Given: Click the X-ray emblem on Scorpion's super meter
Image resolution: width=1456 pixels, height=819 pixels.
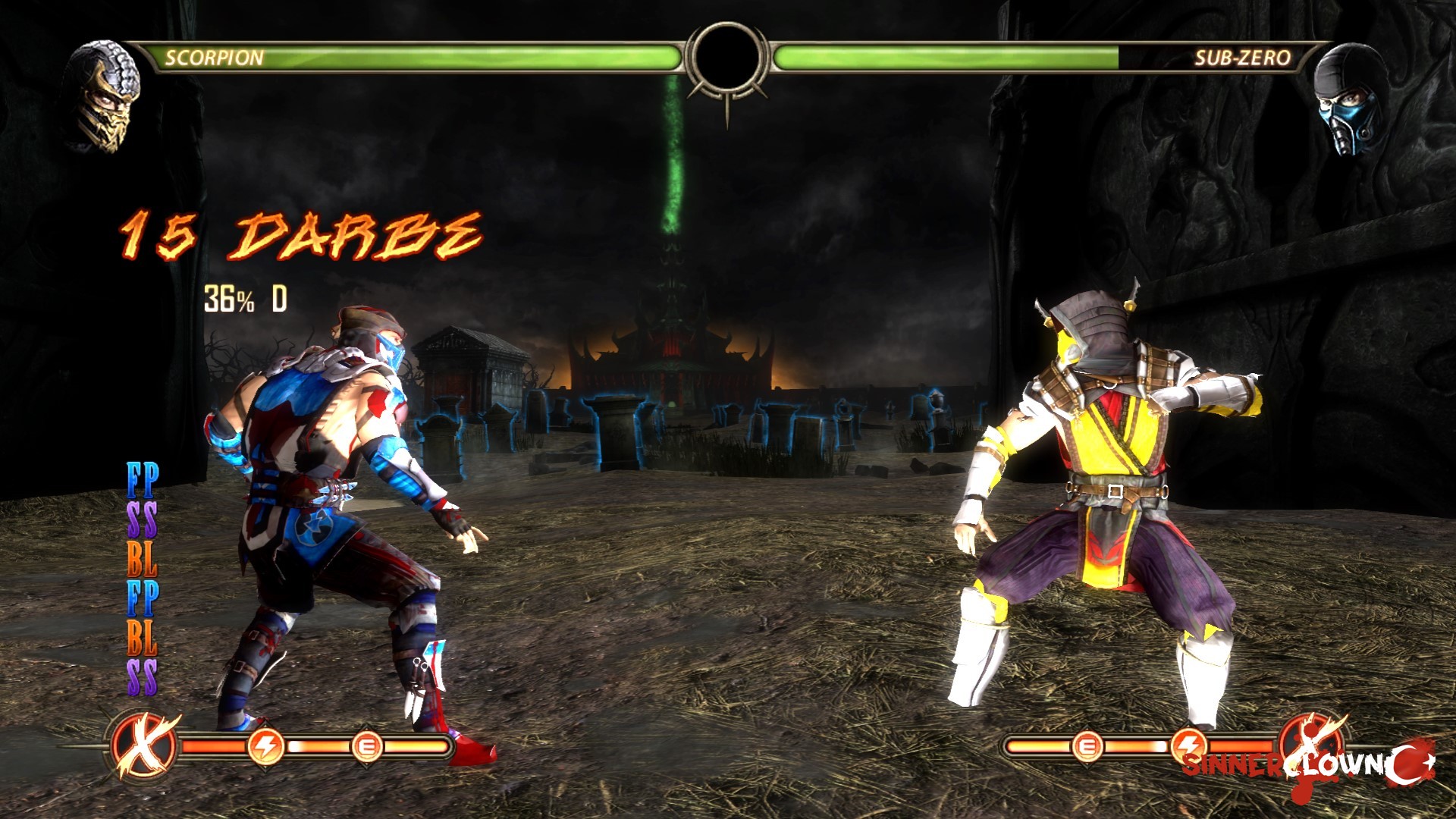Looking at the screenshot, I should pos(144,746).
